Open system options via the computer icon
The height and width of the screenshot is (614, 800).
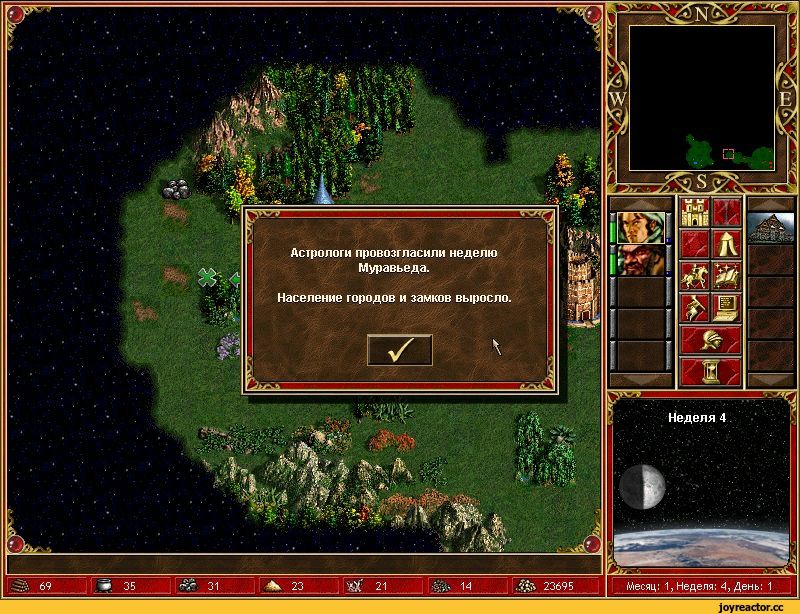coord(725,307)
